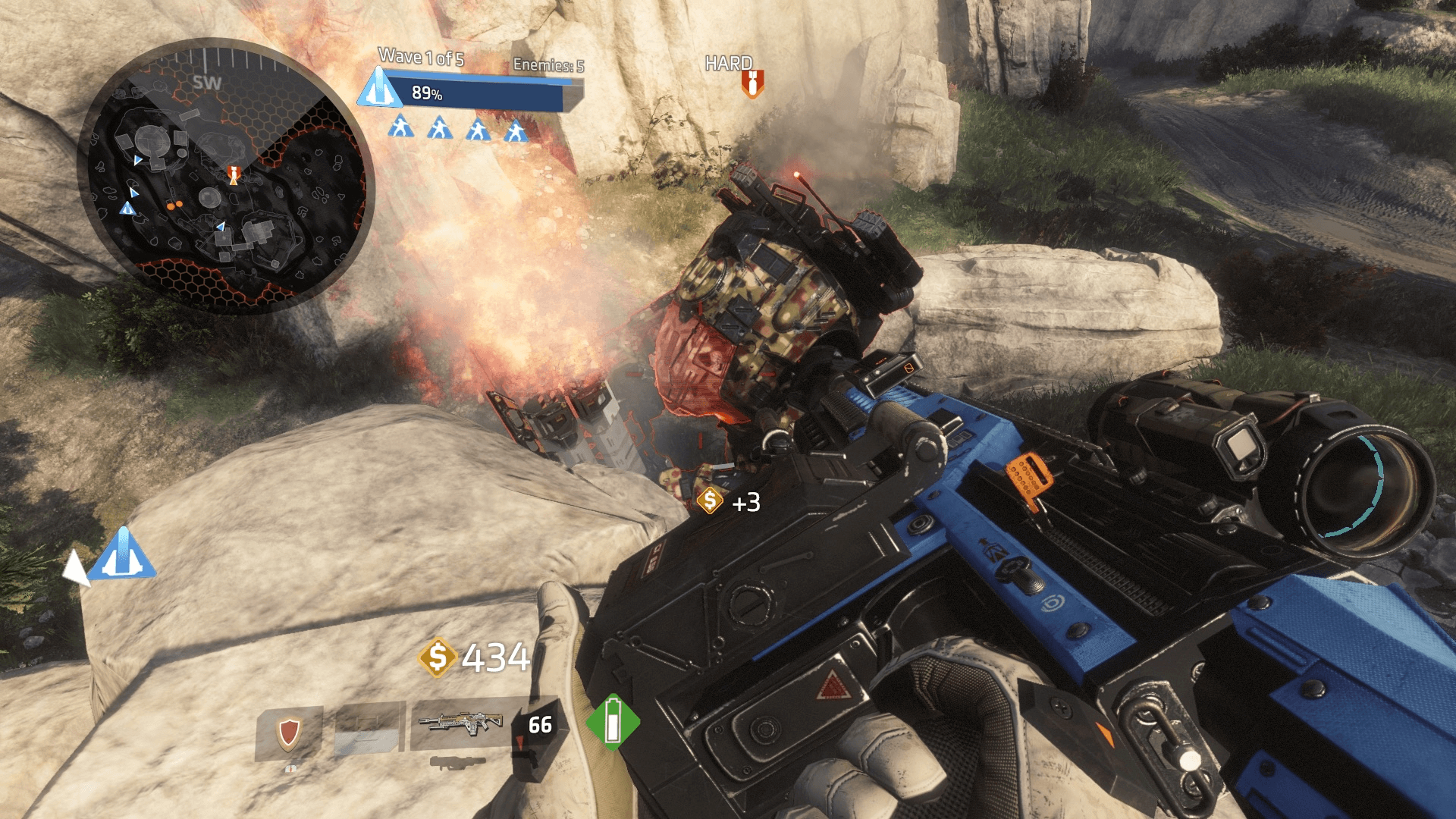Click the green battery diamond icon

coord(613,722)
